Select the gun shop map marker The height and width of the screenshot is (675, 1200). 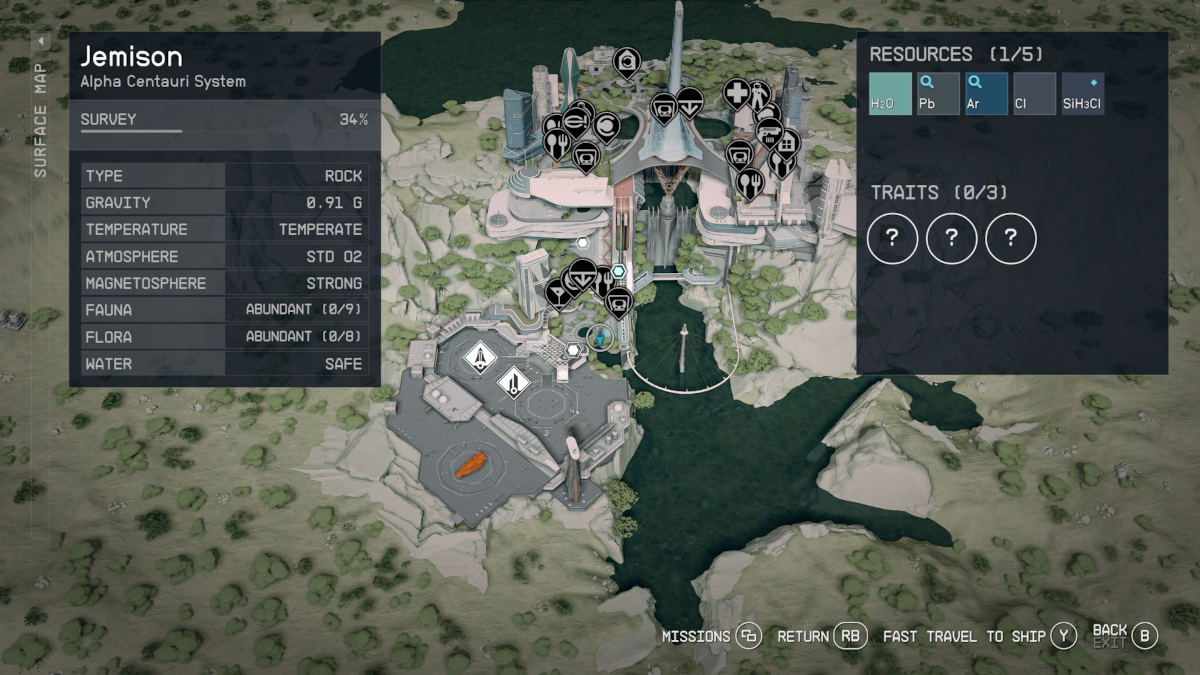(769, 130)
